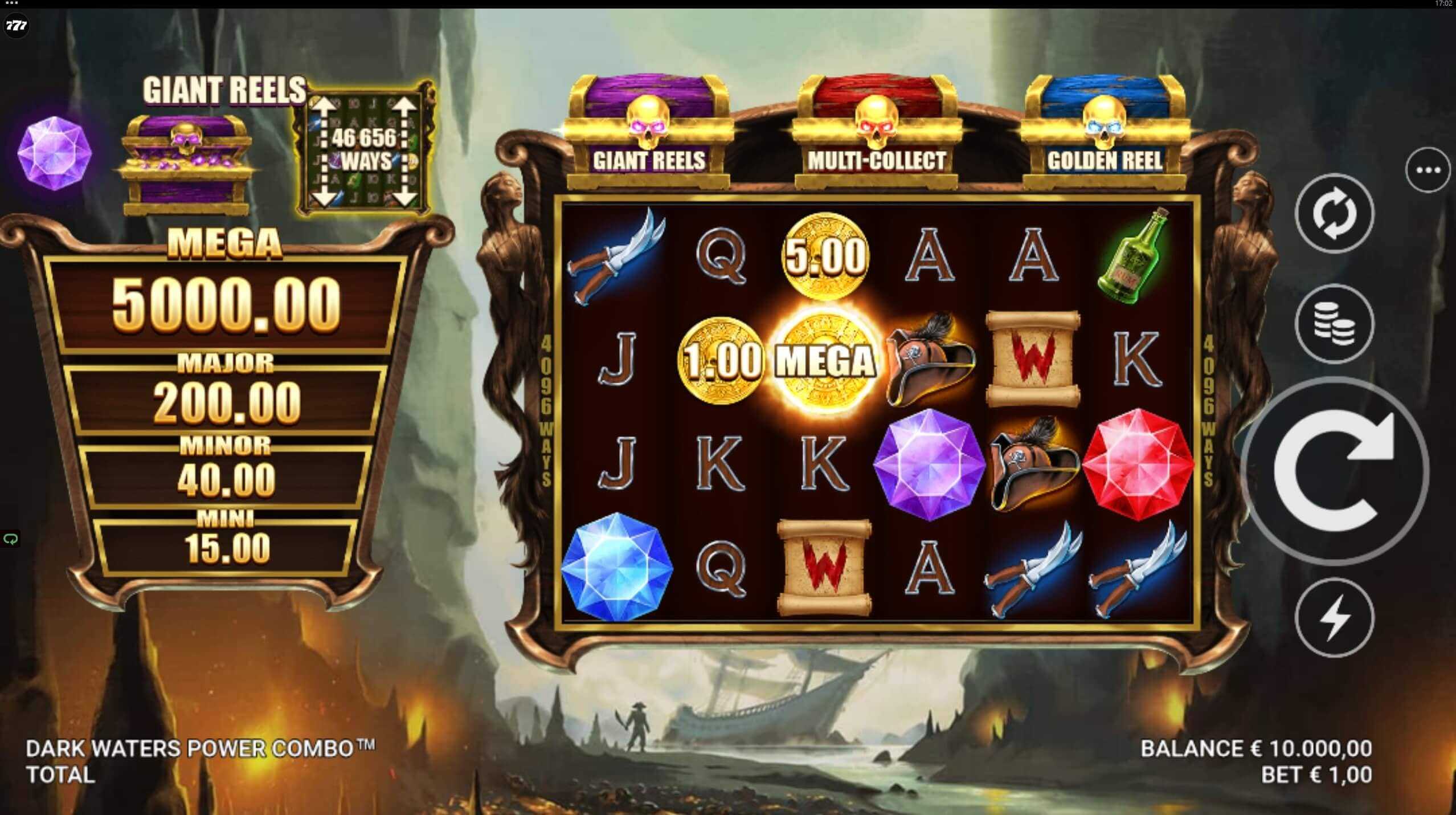Spin the reels with the large arrow button

[1334, 471]
